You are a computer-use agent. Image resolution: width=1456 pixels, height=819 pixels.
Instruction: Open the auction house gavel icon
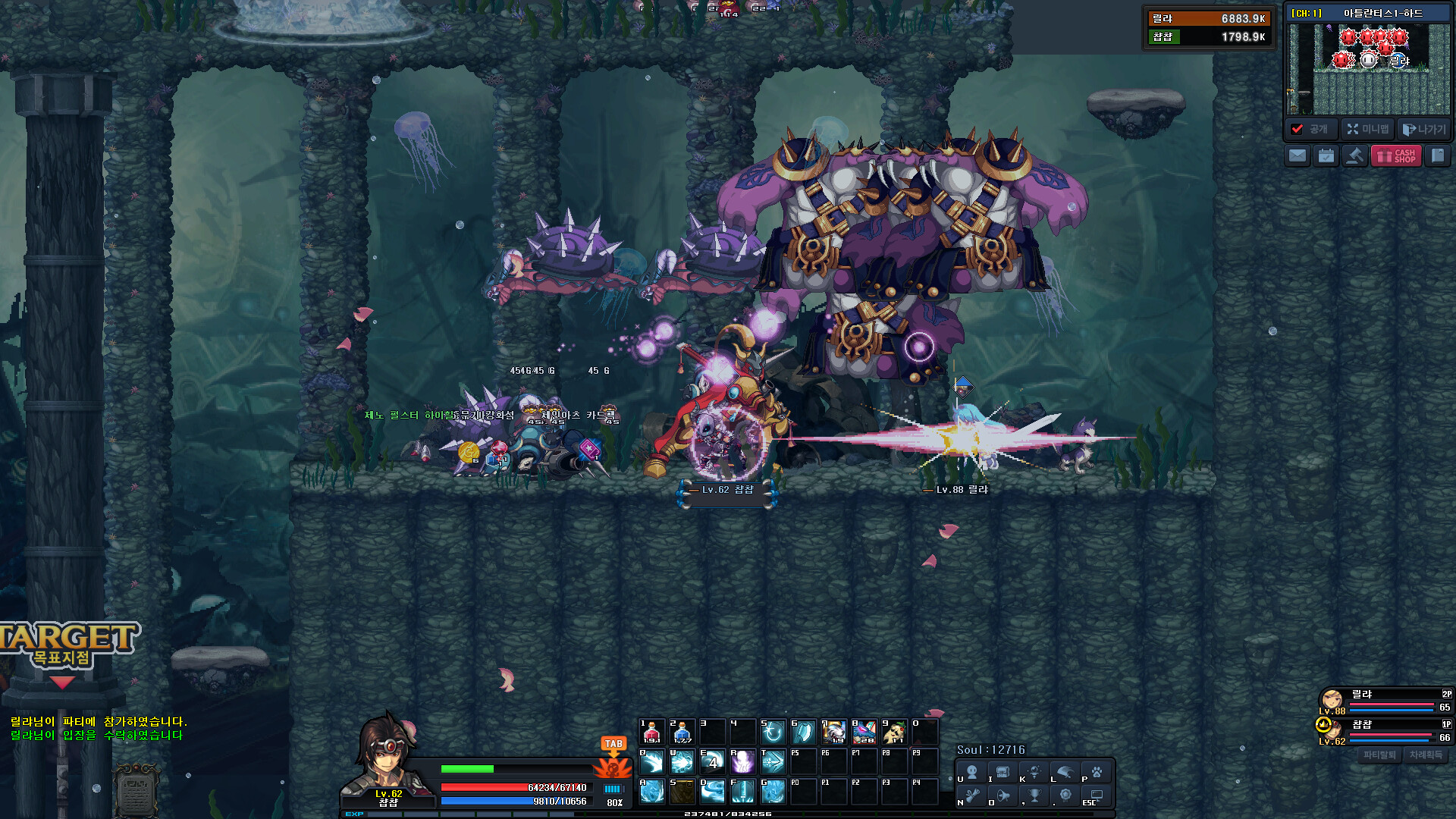pos(1355,157)
